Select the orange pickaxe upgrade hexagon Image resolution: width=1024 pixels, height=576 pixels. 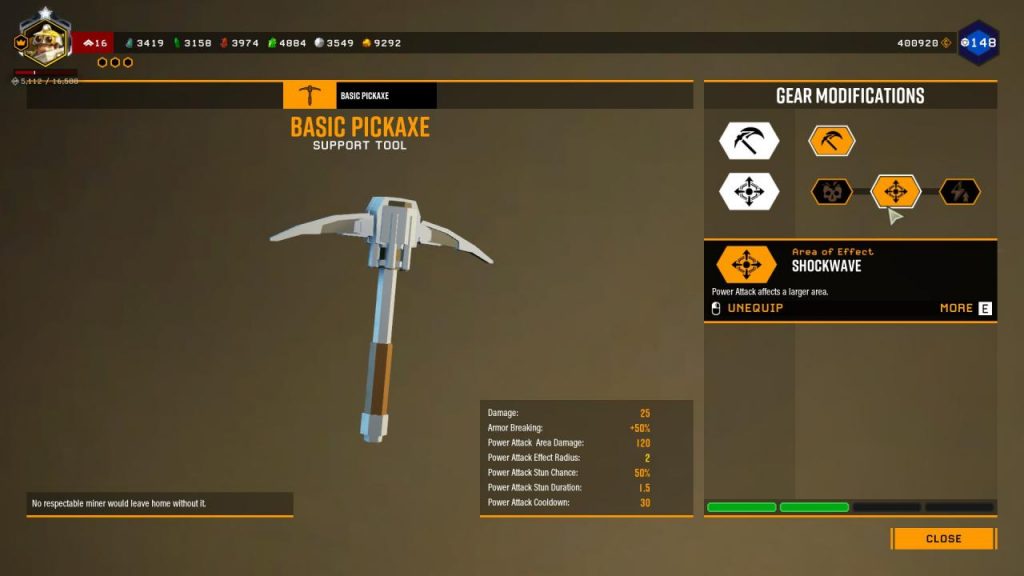[831, 141]
